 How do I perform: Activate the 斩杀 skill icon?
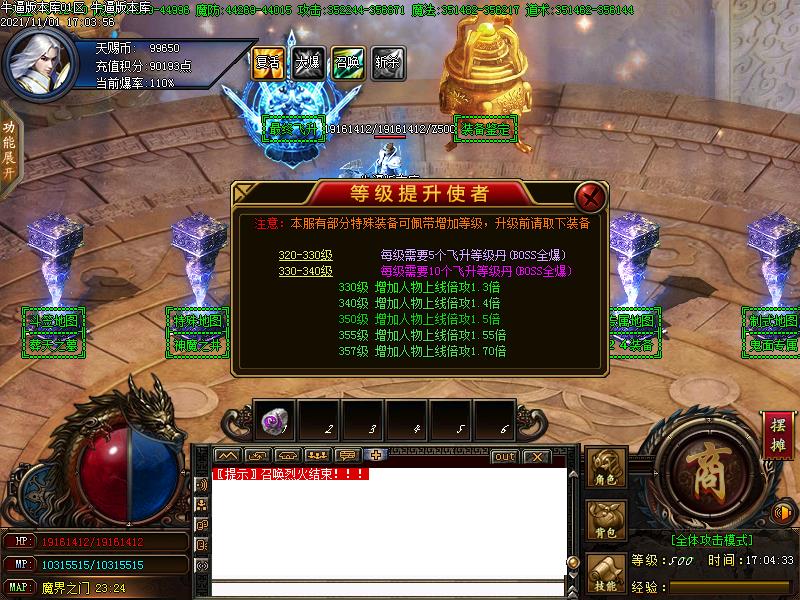point(387,62)
